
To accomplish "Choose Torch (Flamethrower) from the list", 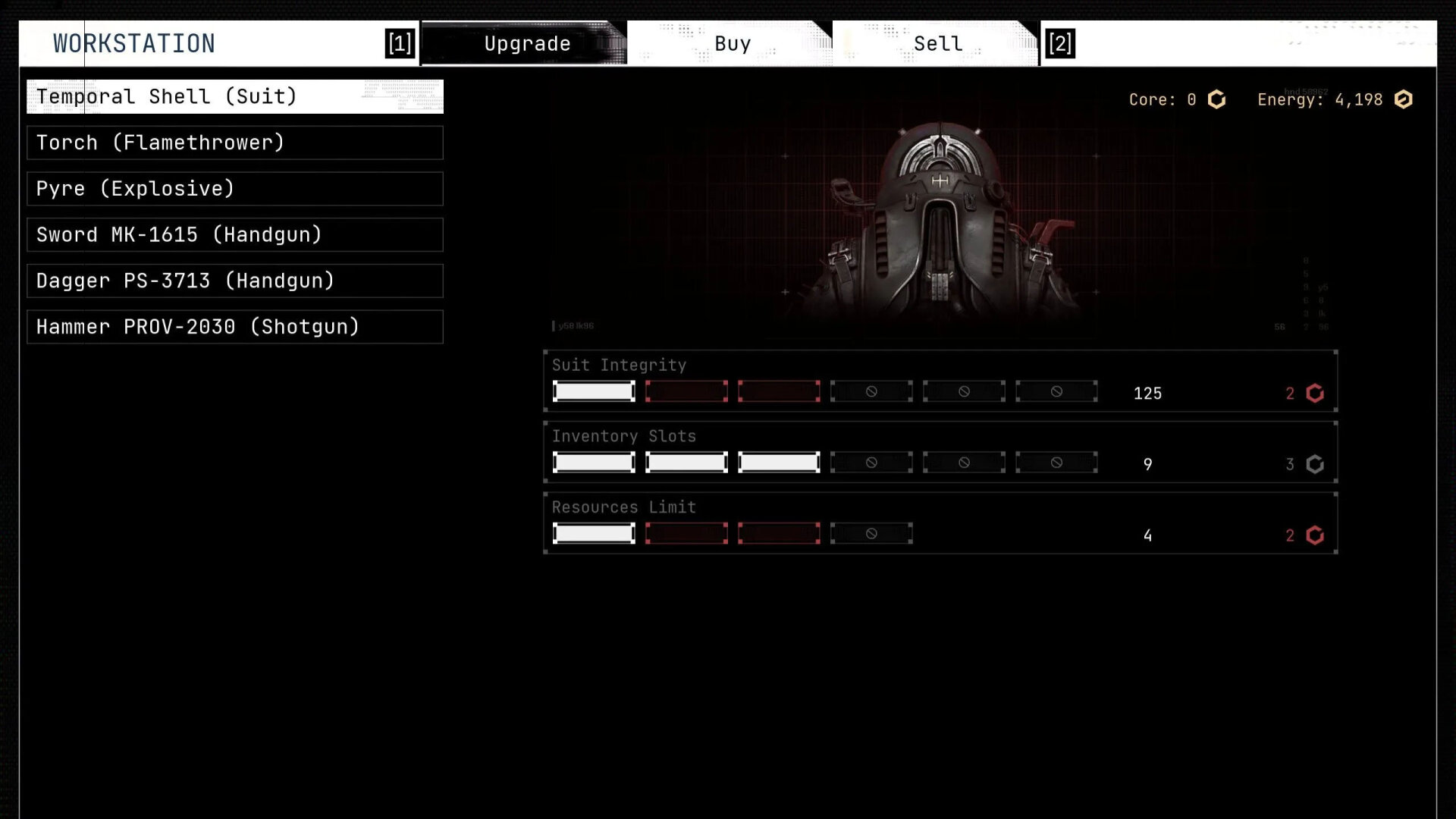I will [x=235, y=143].
